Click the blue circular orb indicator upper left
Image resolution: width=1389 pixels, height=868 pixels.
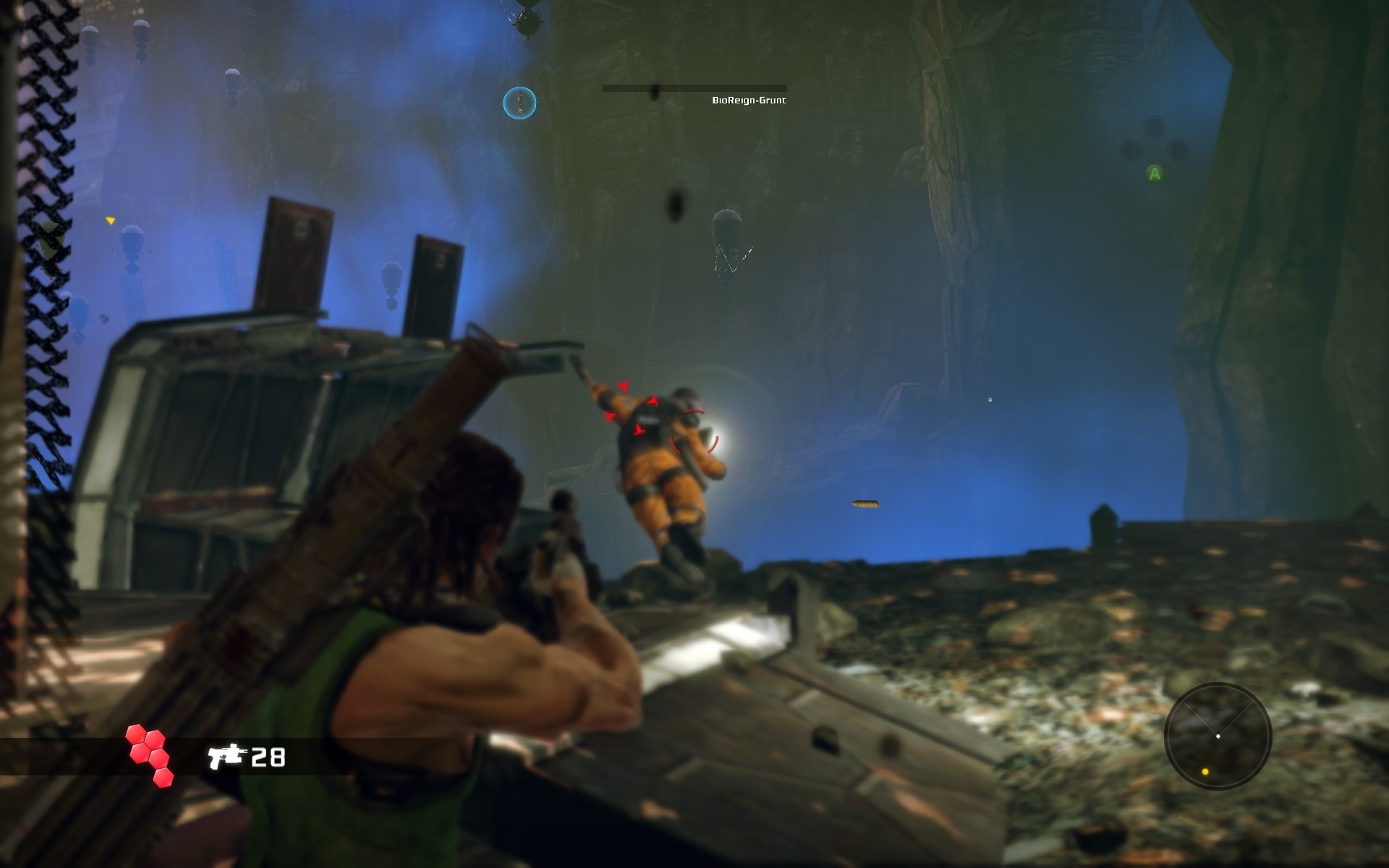(519, 103)
